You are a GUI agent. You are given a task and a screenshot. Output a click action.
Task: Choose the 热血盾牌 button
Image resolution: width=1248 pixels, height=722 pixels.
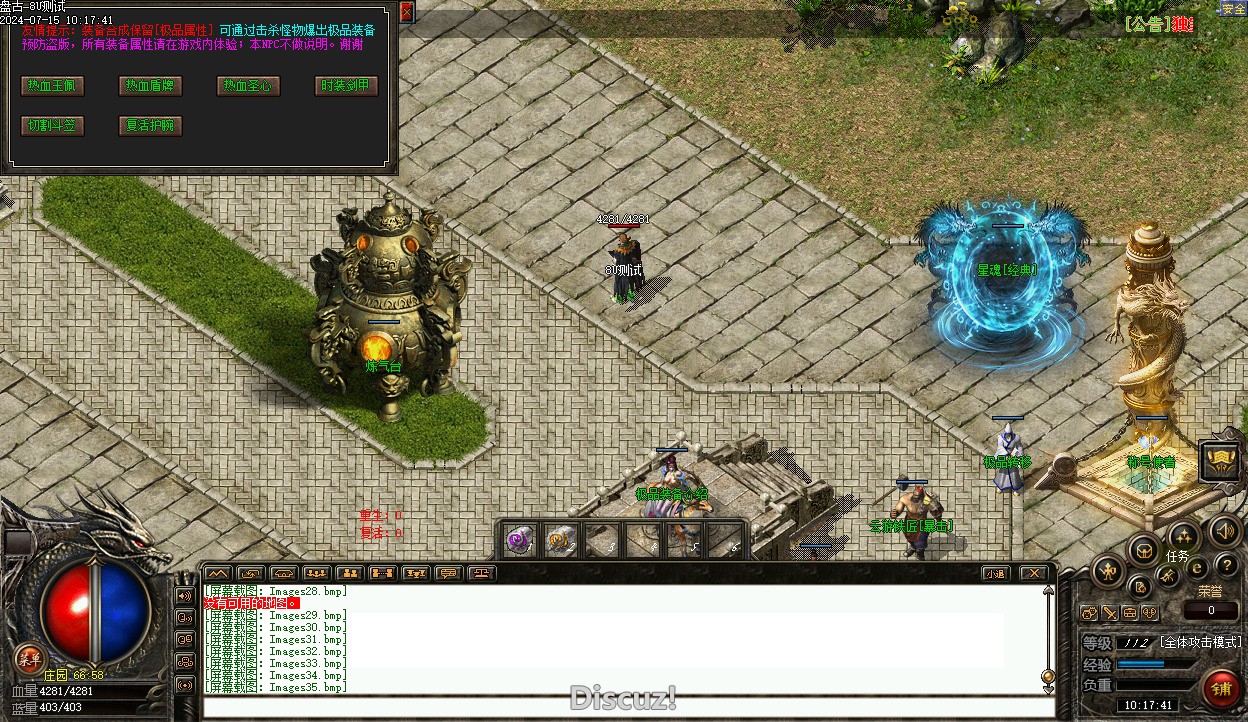[150, 86]
